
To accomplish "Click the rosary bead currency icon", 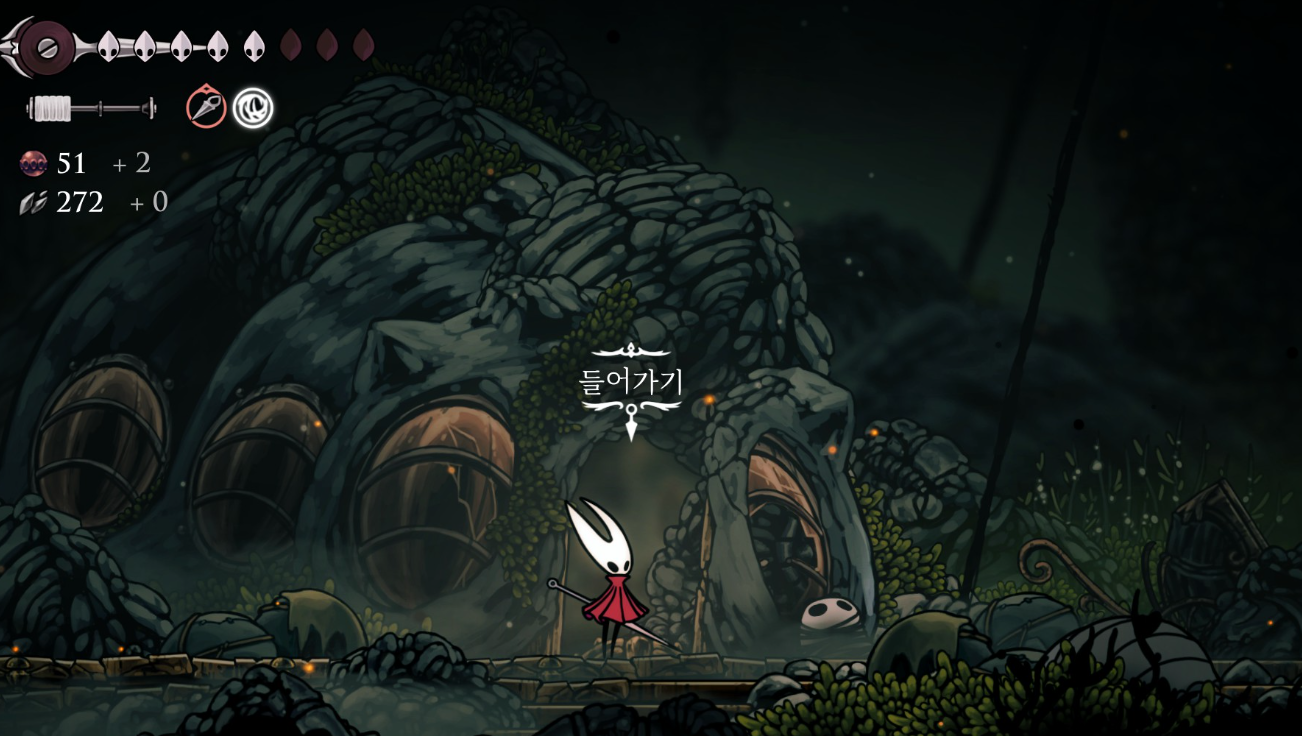I will [33, 163].
